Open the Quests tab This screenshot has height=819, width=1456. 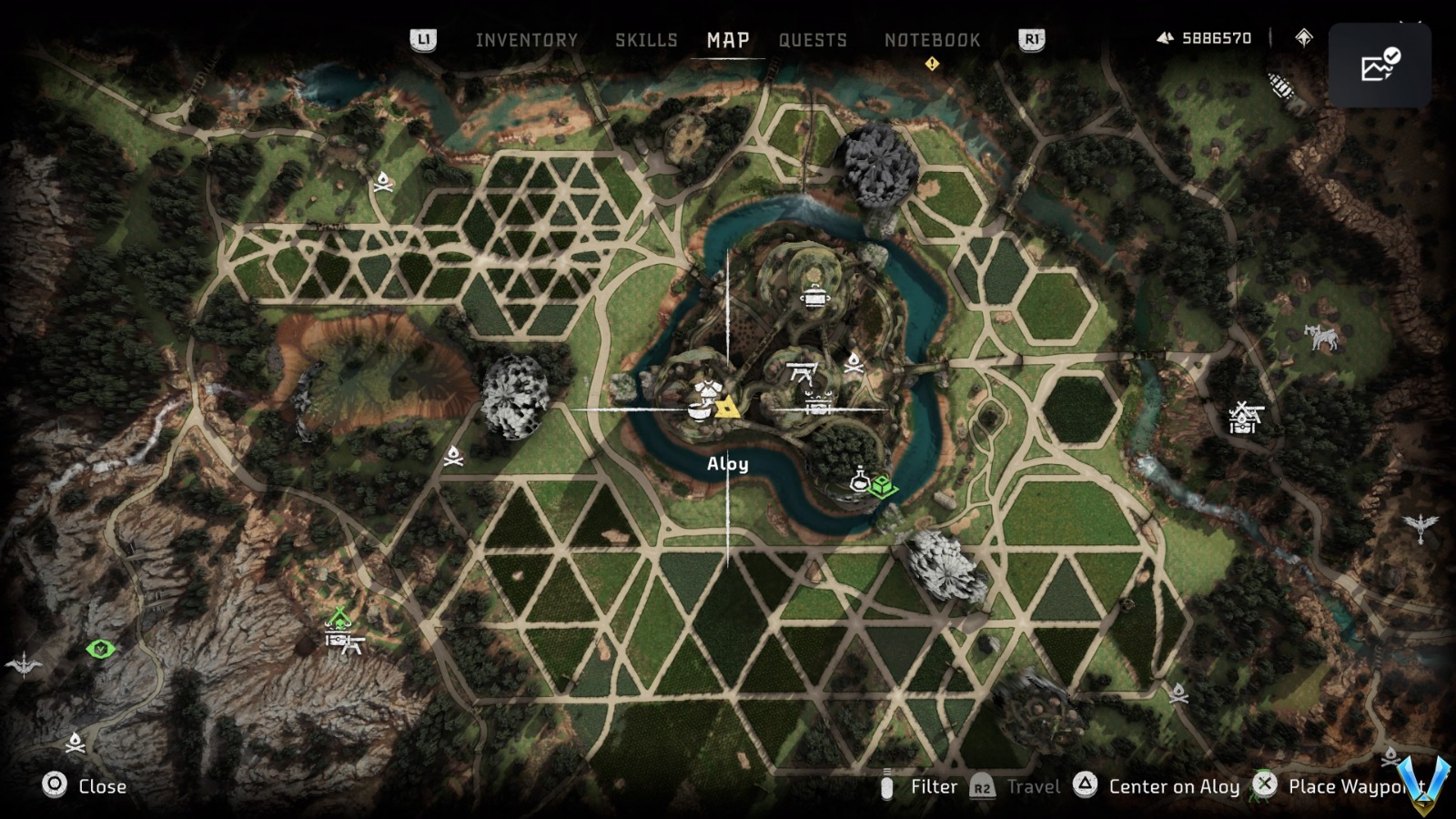(813, 39)
